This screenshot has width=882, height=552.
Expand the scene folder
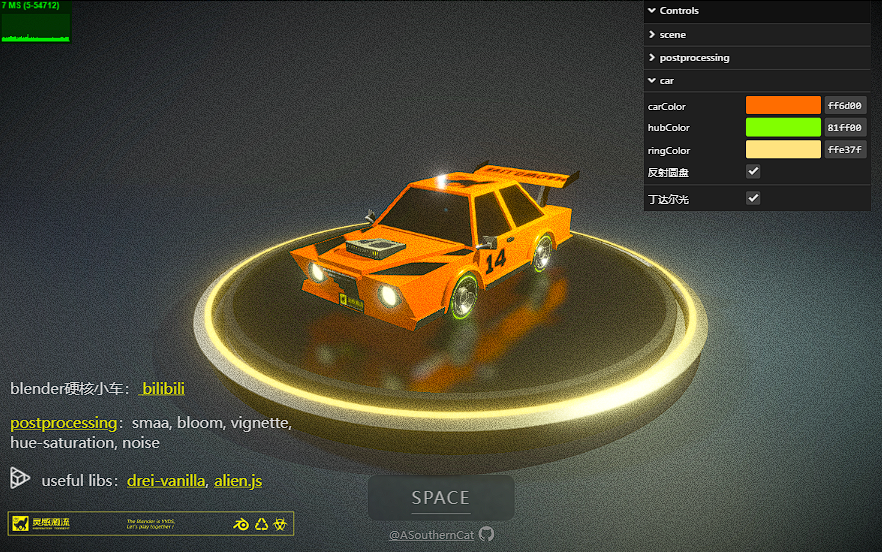coord(673,35)
